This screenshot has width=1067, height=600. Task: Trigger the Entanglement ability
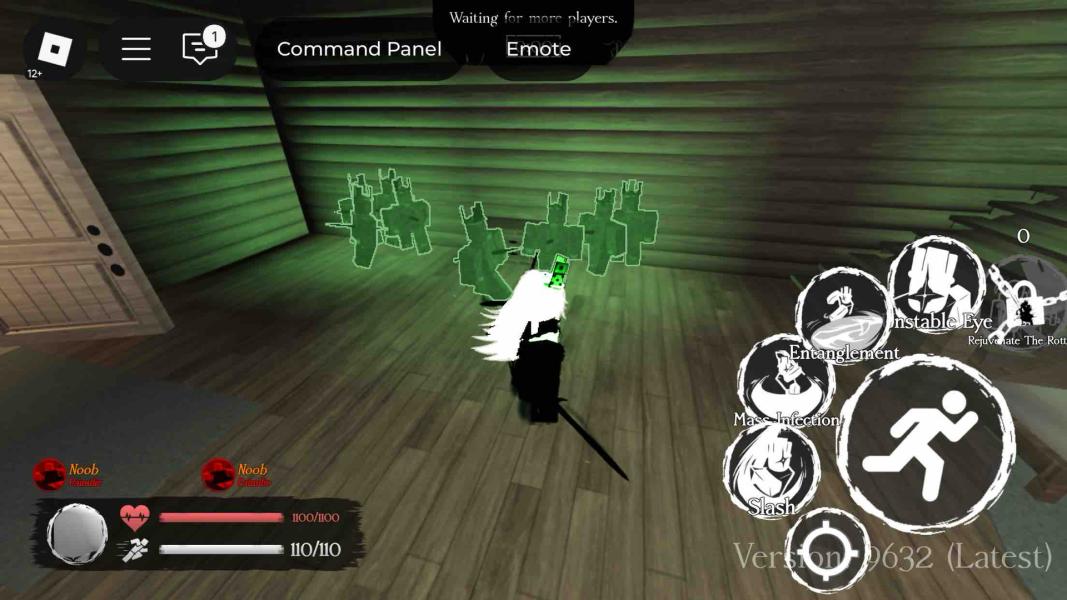click(843, 314)
